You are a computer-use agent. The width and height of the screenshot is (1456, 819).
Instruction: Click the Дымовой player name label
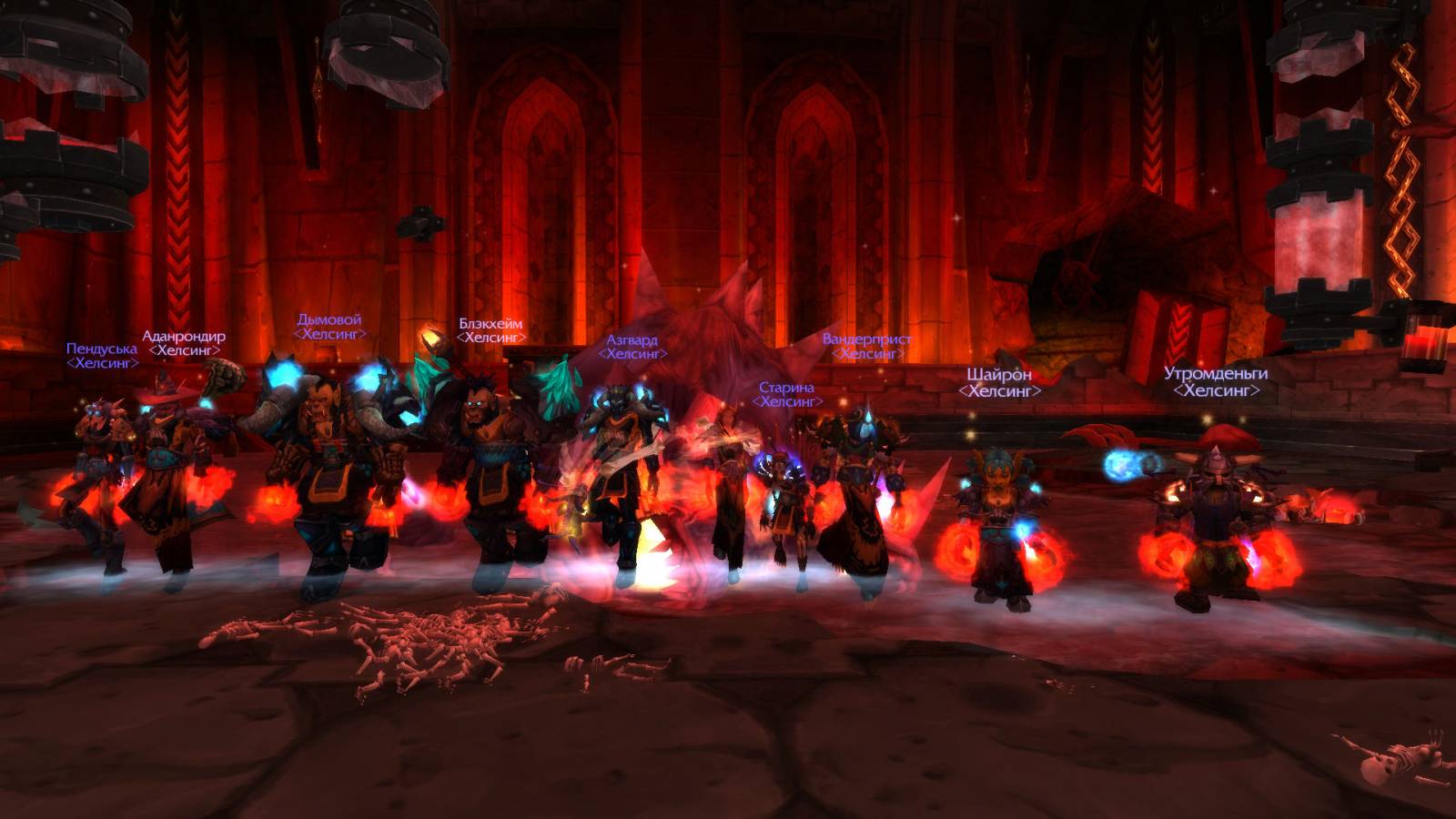pos(329,319)
